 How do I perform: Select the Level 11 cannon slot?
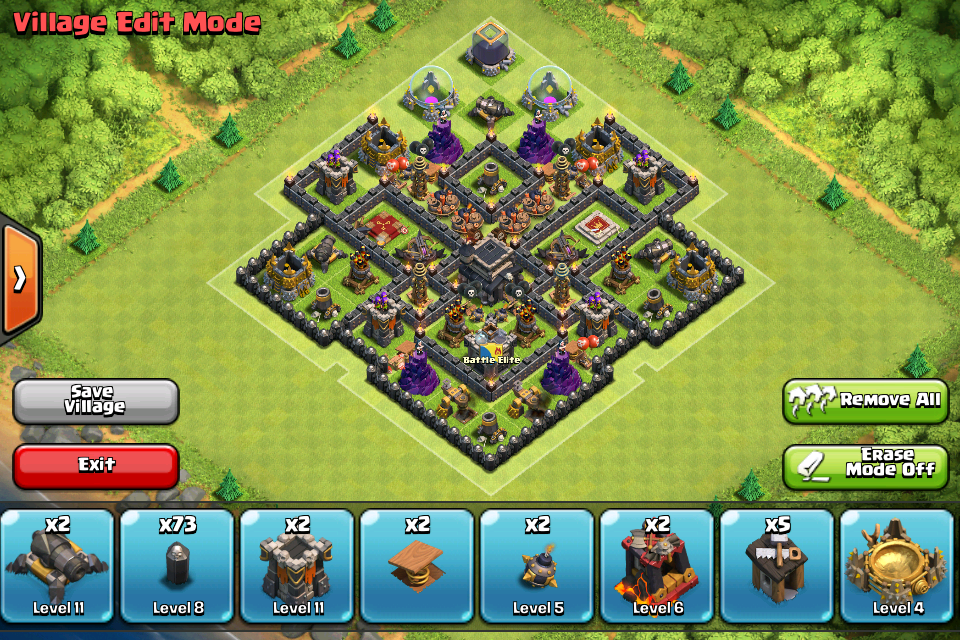tap(58, 566)
